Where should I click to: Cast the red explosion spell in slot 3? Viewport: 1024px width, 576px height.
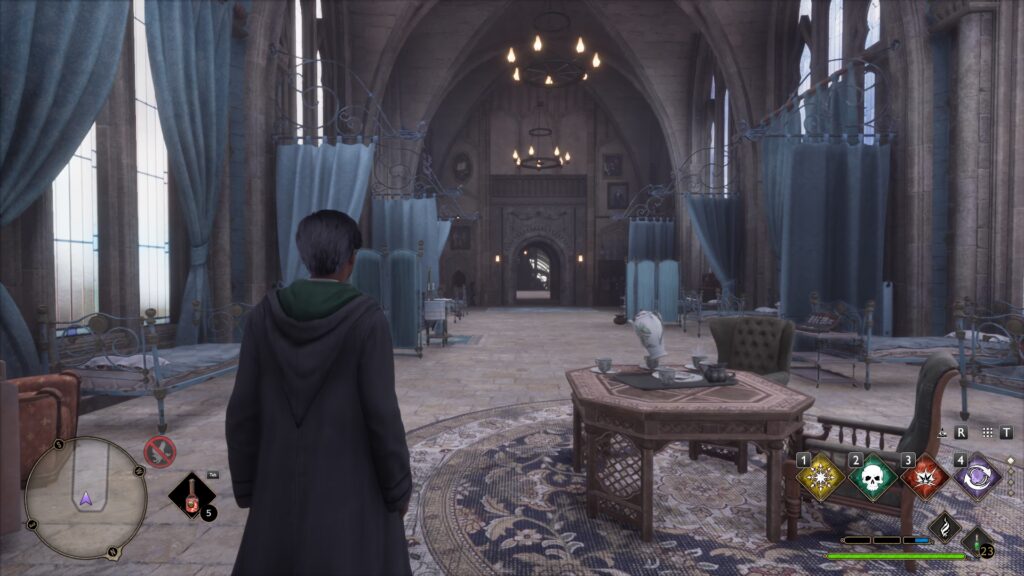click(x=925, y=477)
